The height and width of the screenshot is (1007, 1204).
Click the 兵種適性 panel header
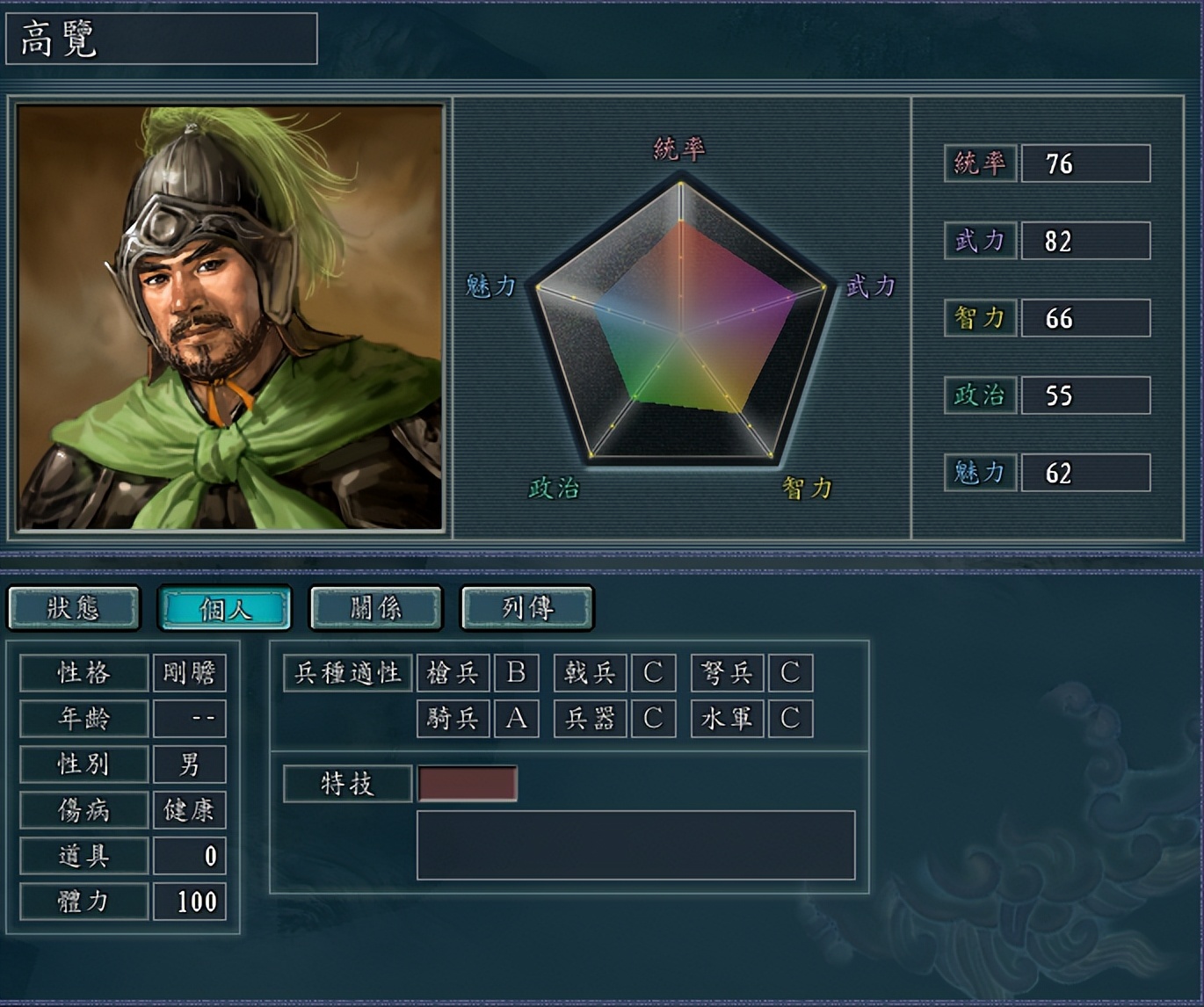point(346,673)
